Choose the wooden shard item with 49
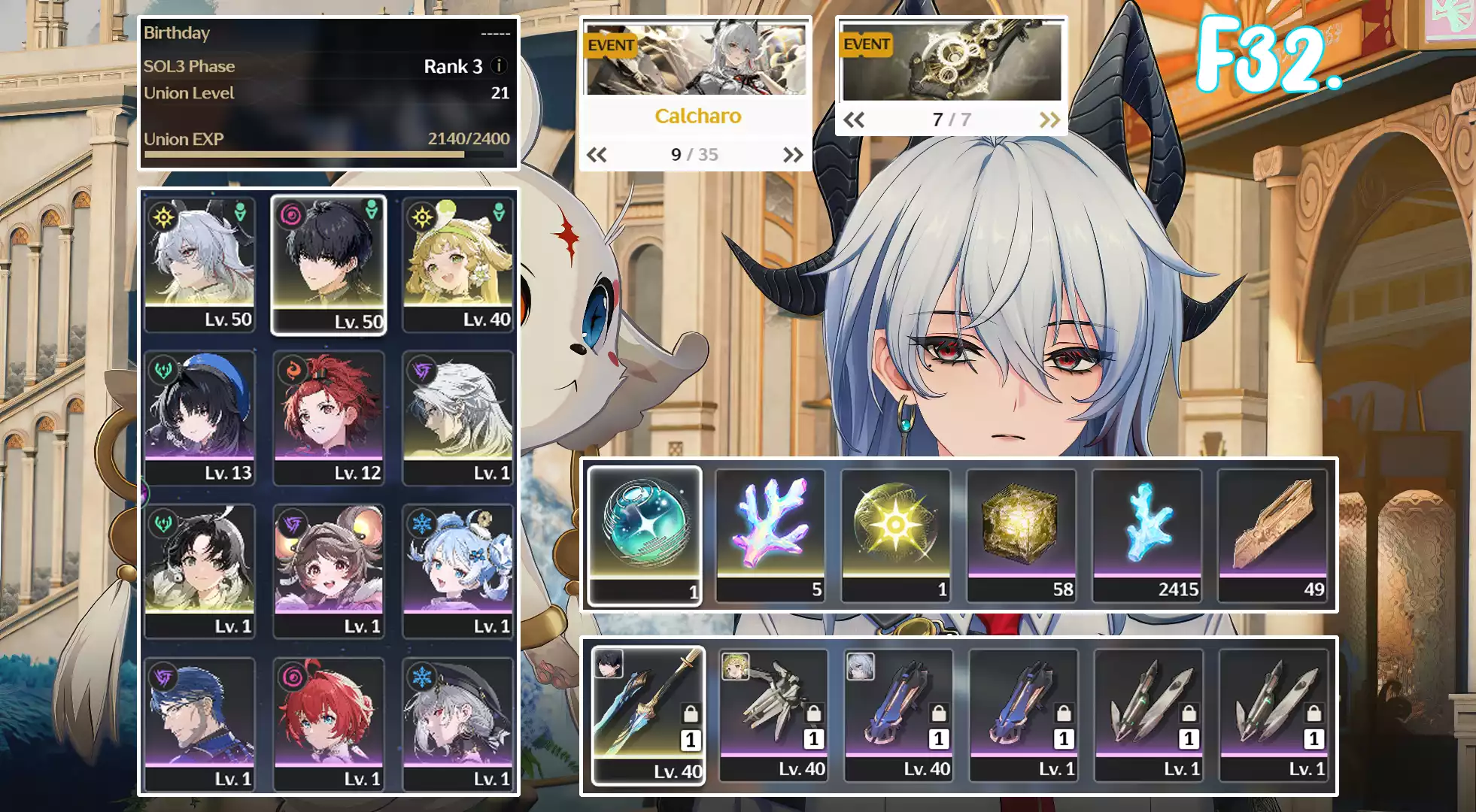This screenshot has height=812, width=1476. [1272, 535]
